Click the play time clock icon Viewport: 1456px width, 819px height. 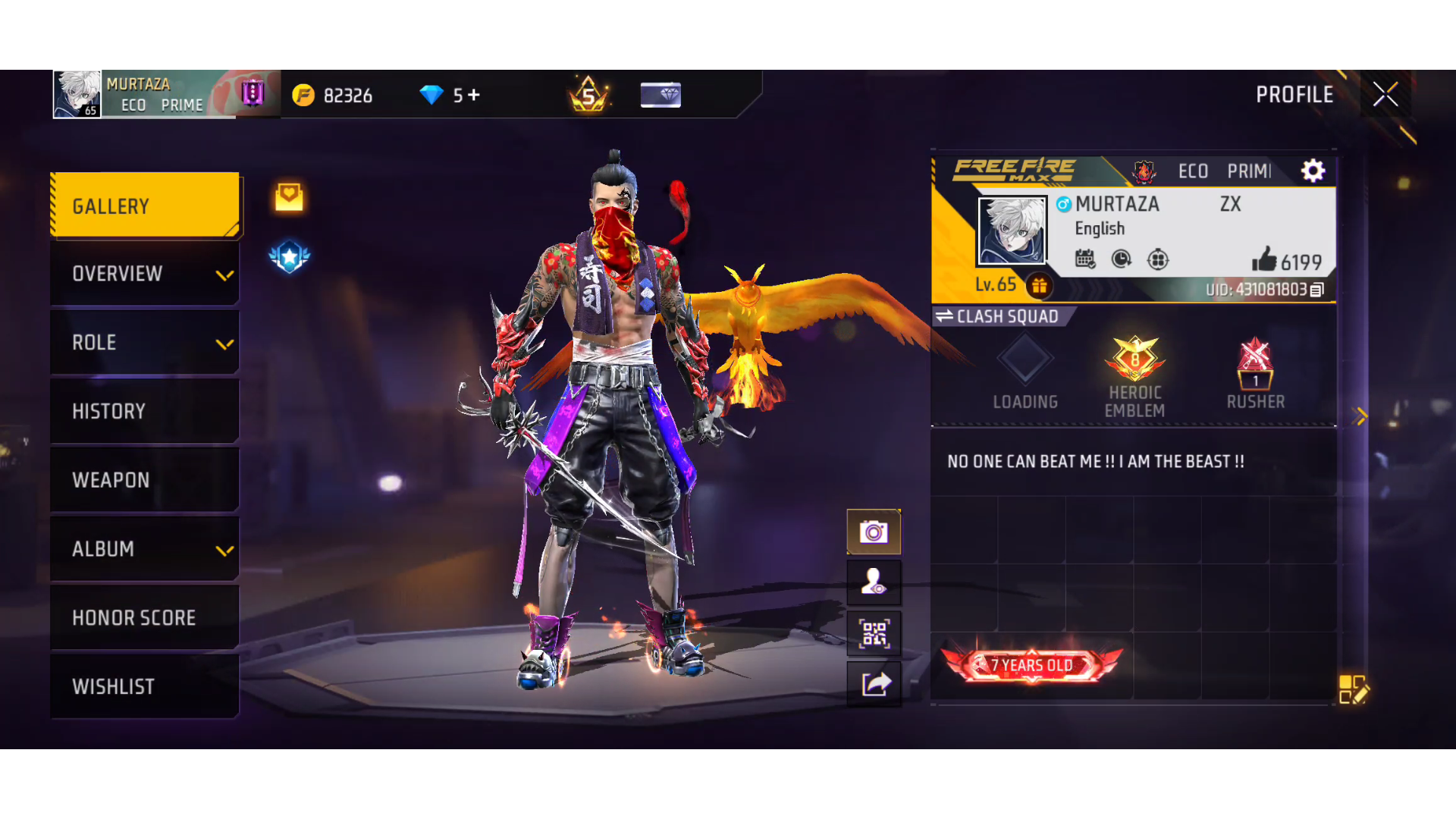pyautogui.click(x=1122, y=259)
